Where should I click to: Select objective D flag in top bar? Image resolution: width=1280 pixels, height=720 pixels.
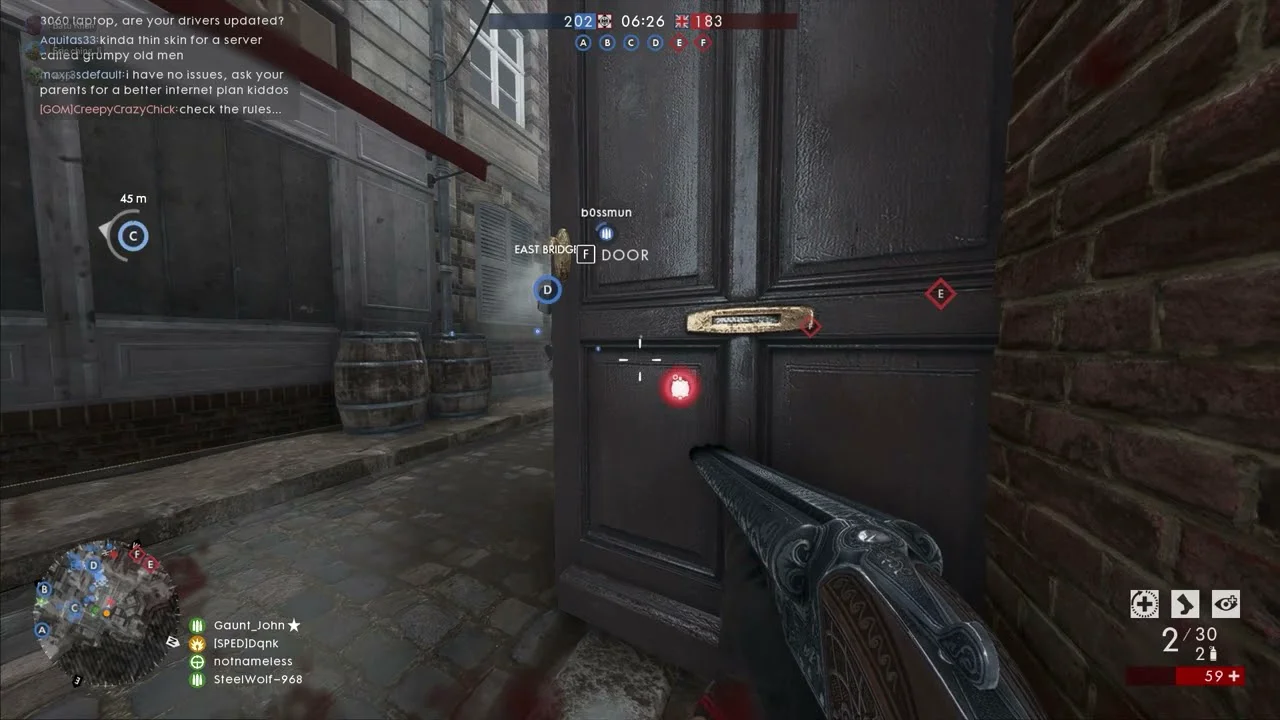coord(655,42)
